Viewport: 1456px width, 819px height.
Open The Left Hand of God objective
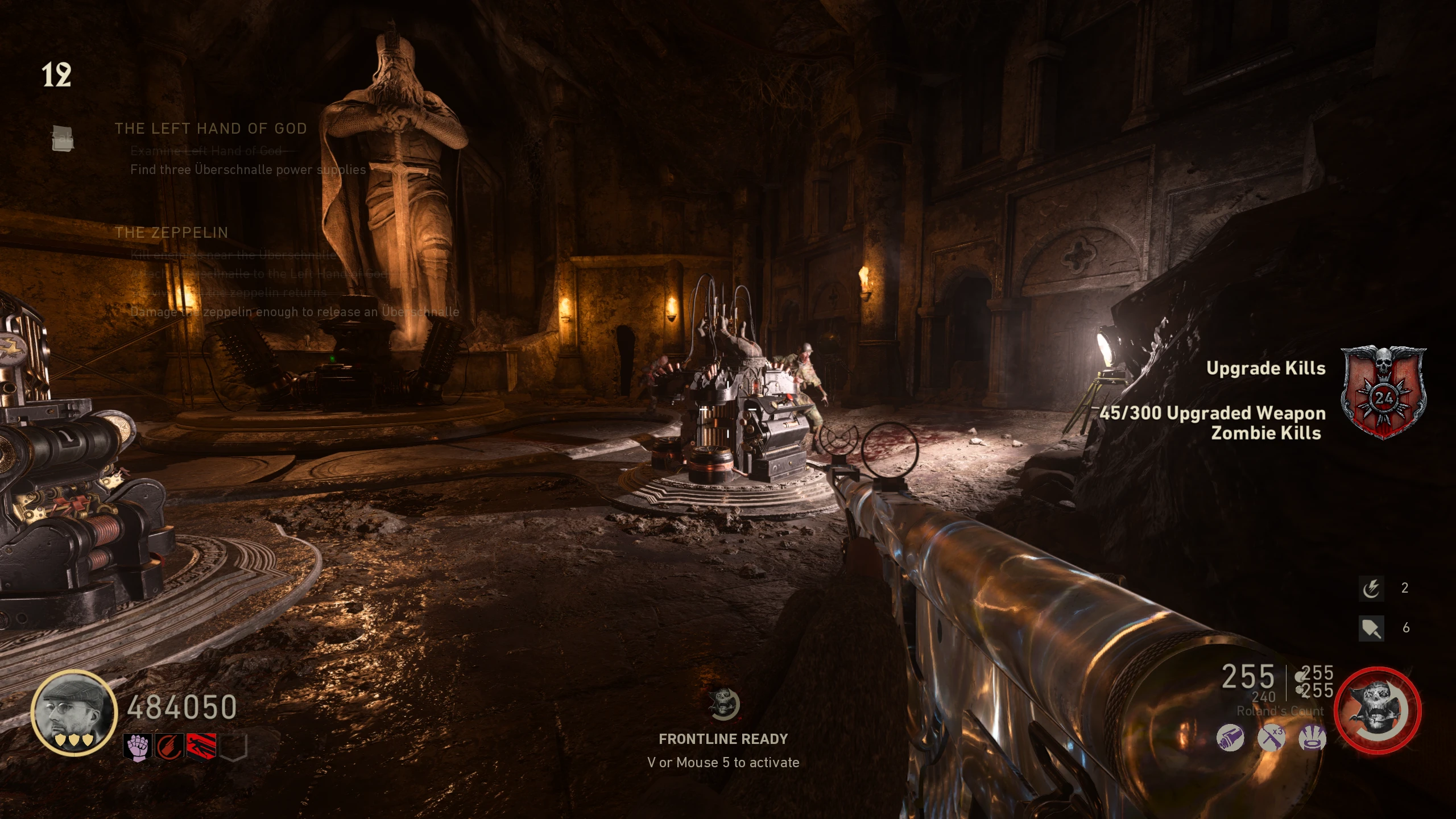[210, 129]
